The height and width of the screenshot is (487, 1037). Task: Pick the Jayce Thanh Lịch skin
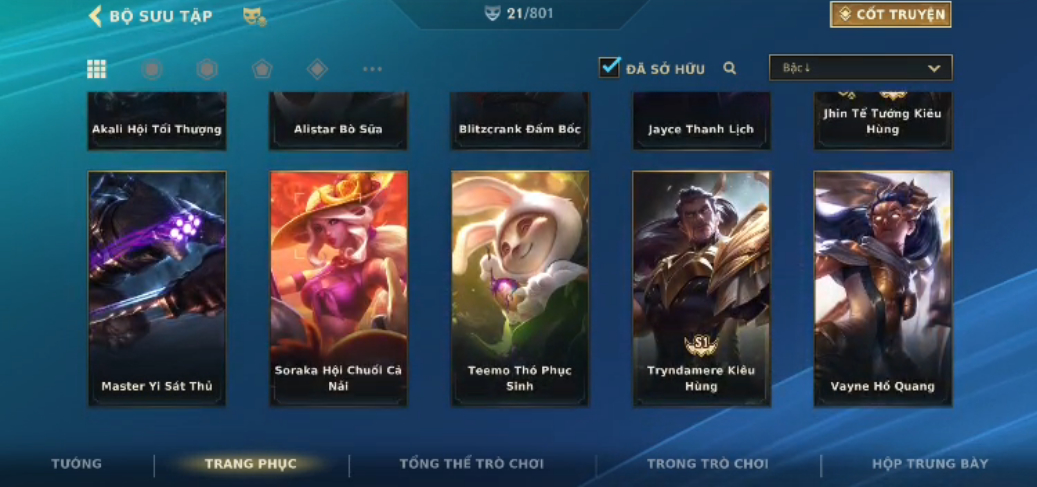[701, 122]
